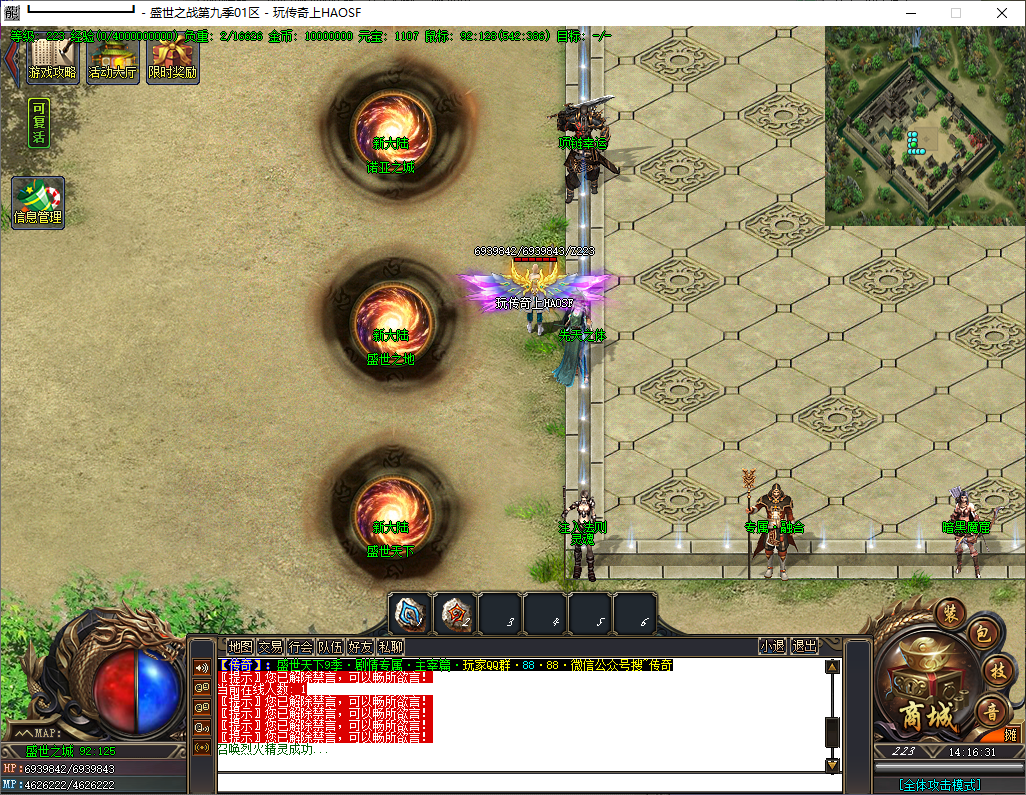Image resolution: width=1026 pixels, height=795 pixels.
Task: Open the 活动大厅 event hall
Action: 113,59
